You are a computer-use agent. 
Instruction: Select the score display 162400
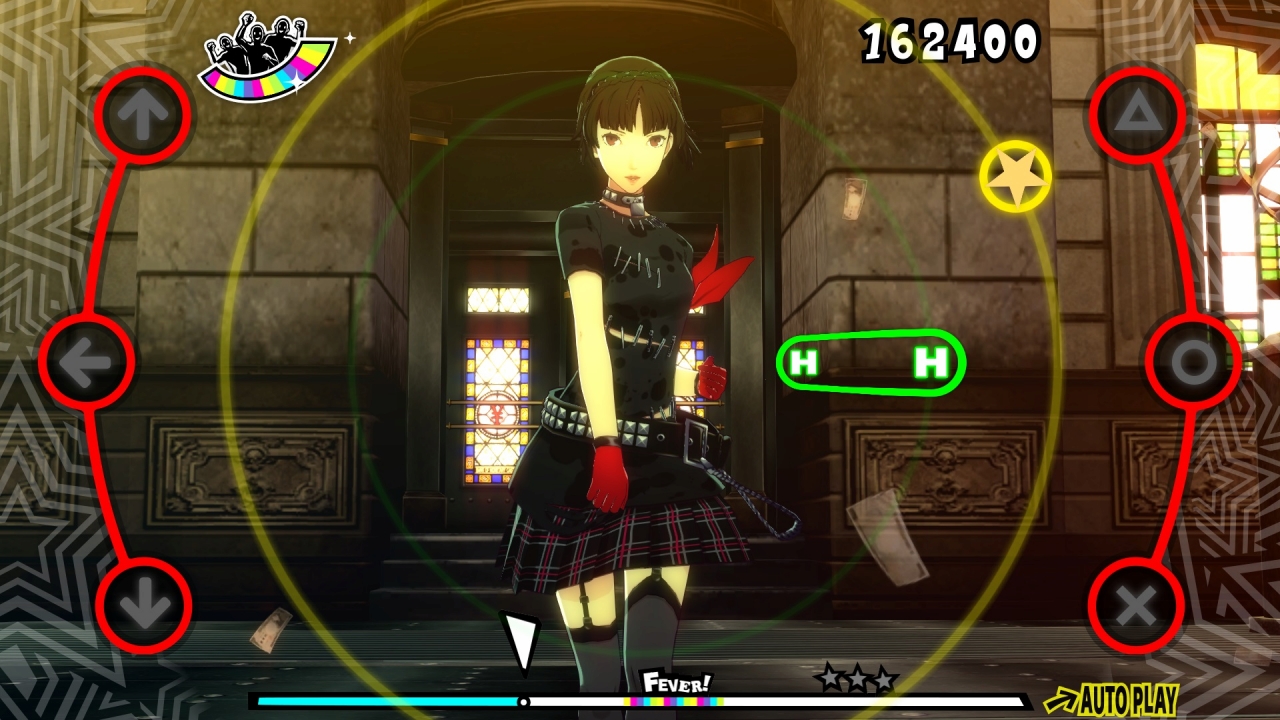[950, 40]
